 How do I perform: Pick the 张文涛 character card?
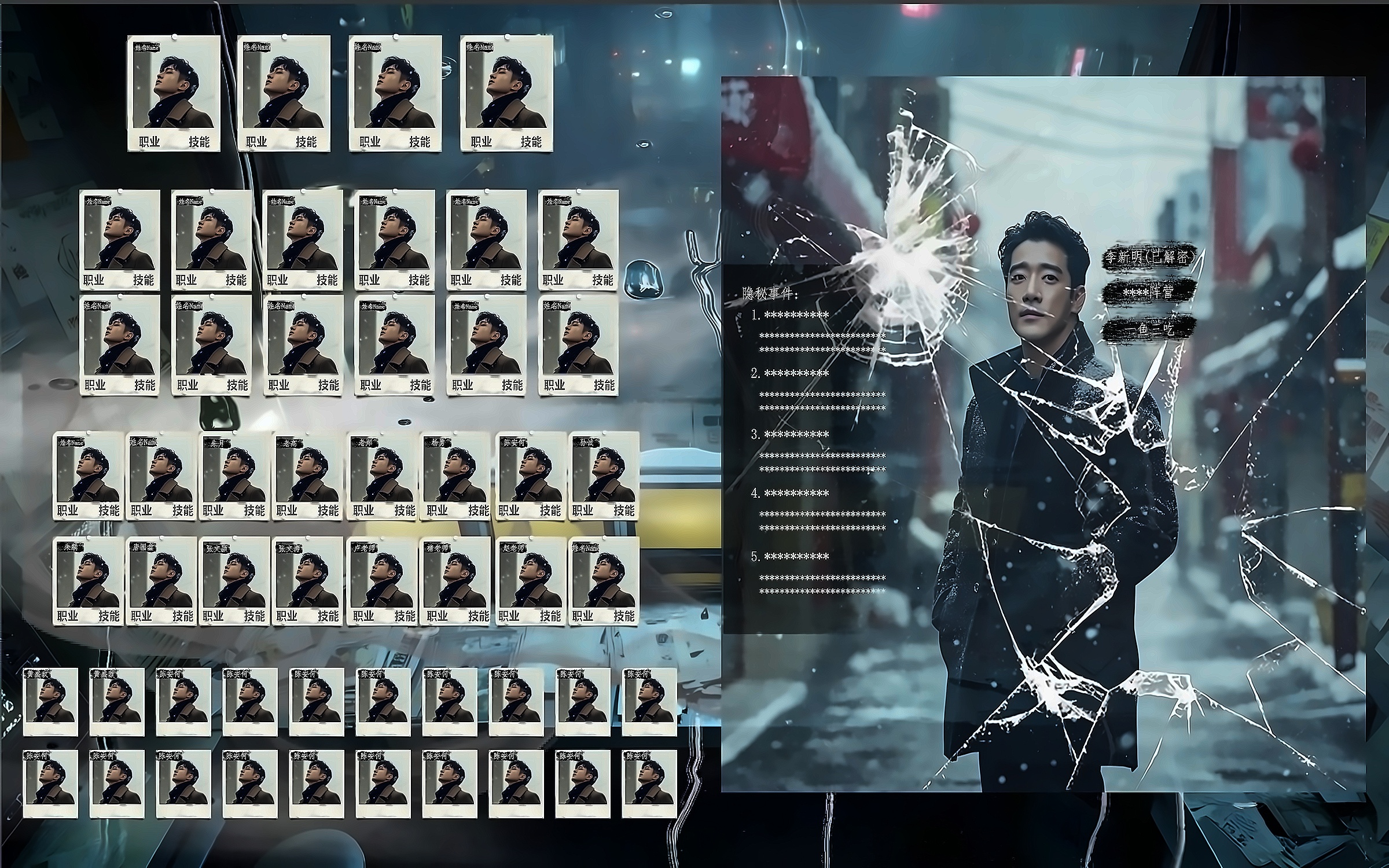(307, 580)
